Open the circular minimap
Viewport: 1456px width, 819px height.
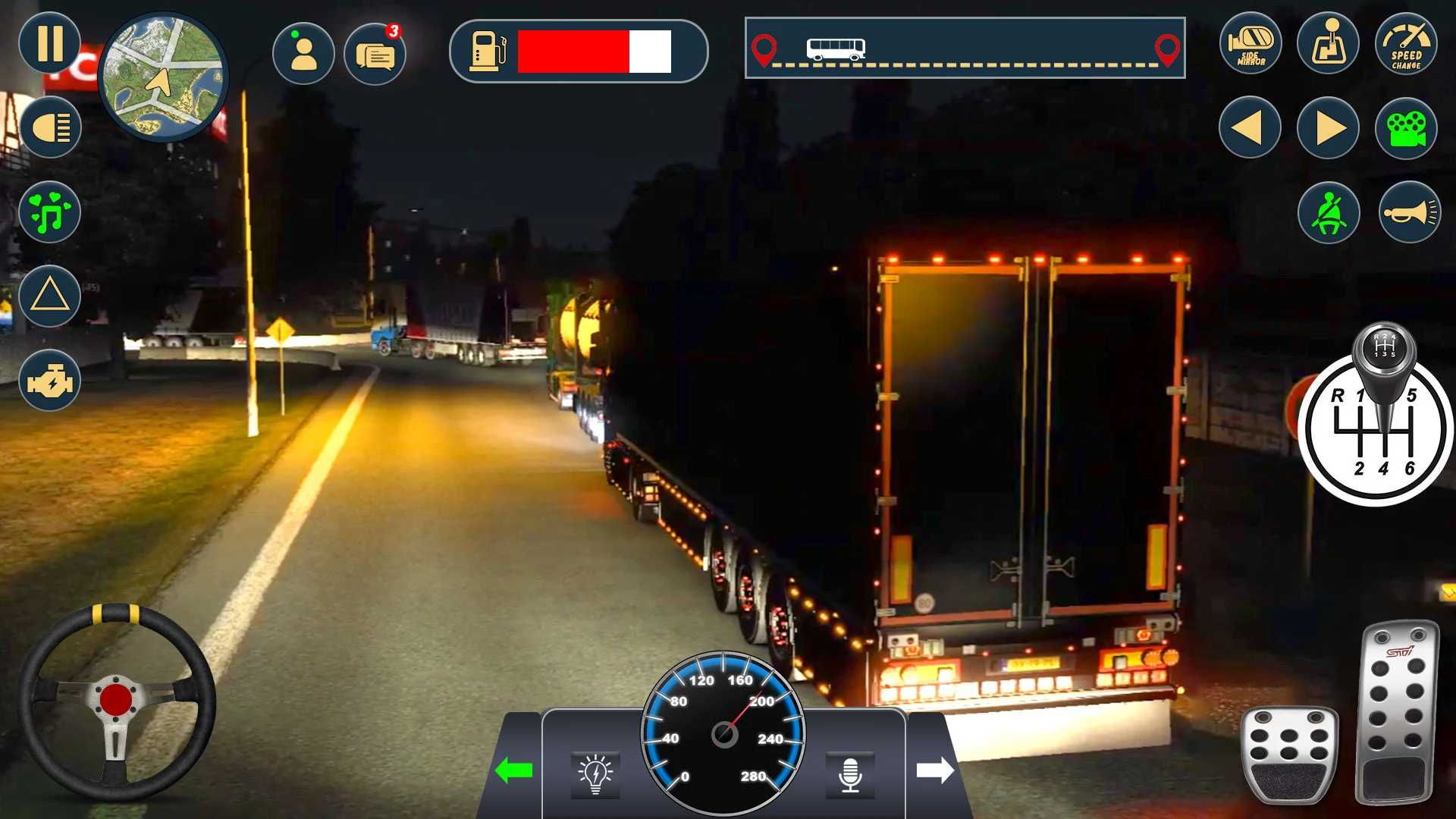click(x=164, y=77)
